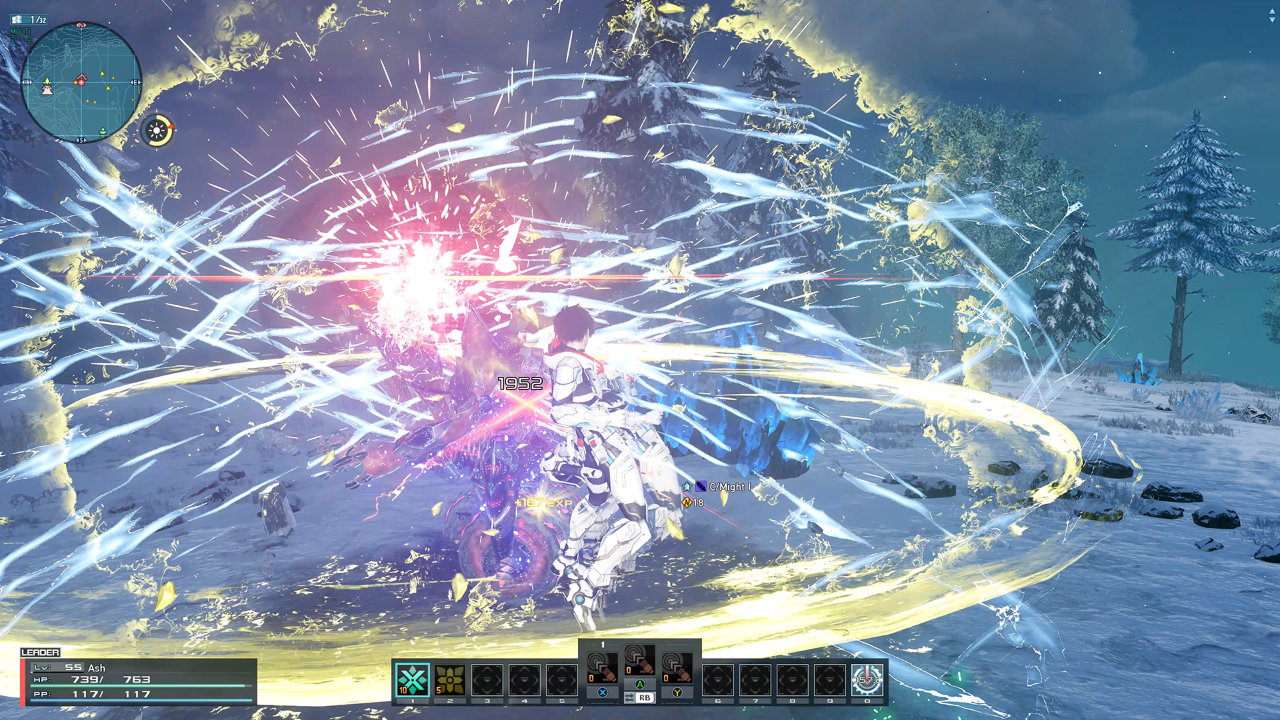Click the star icon beside the G/Might buff
1280x720 pixels.
point(688,486)
